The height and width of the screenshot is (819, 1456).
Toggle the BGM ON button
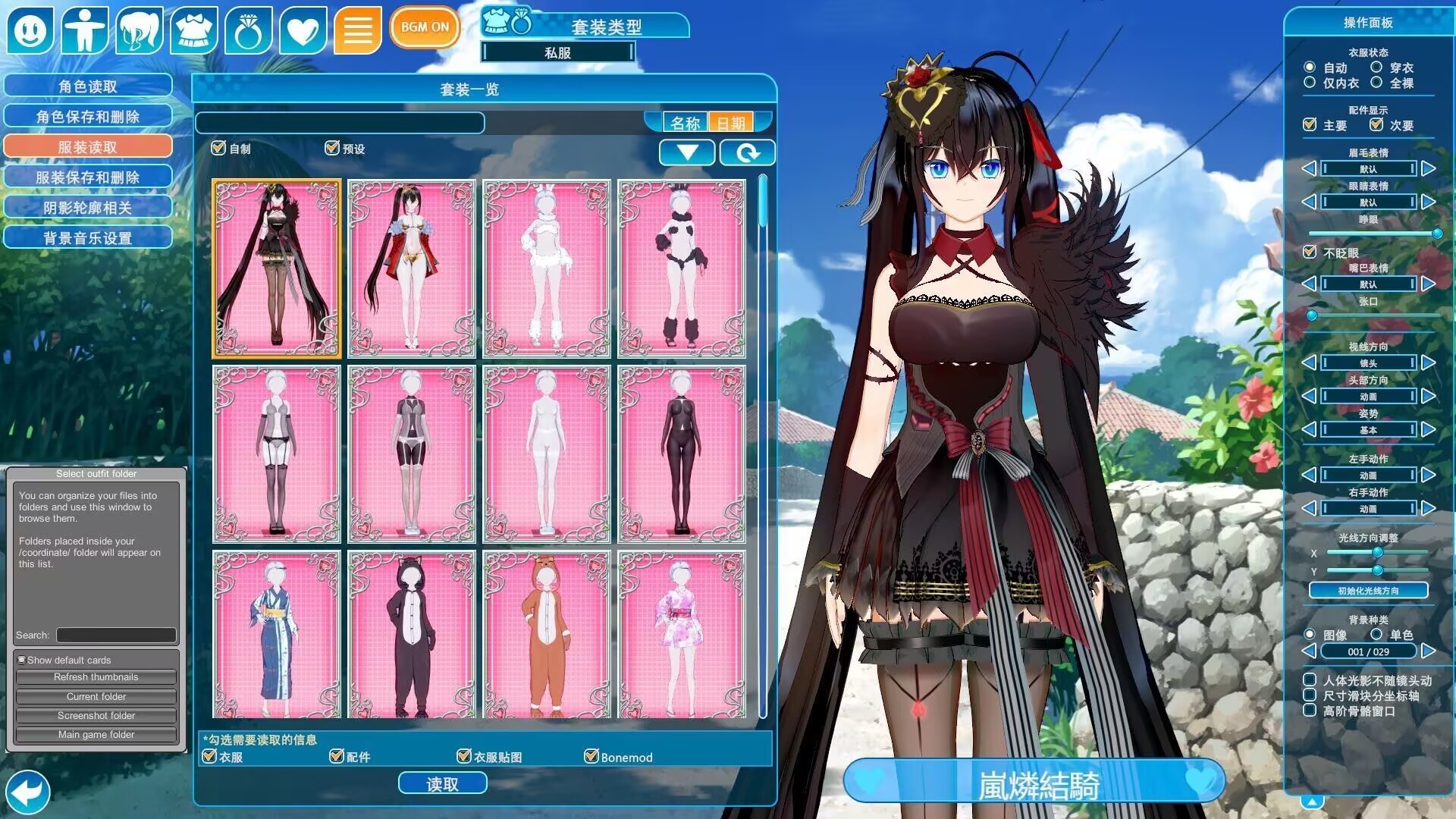(x=425, y=27)
